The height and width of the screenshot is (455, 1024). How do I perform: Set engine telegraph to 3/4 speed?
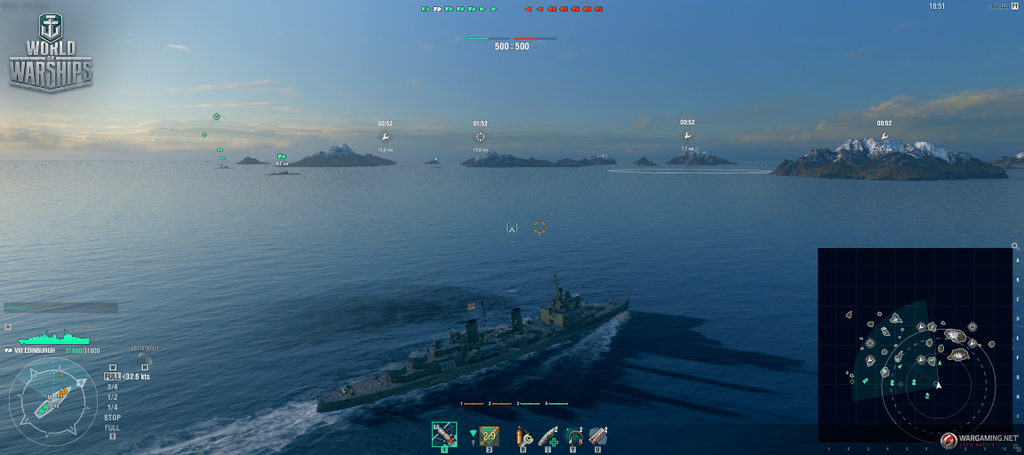coord(112,387)
